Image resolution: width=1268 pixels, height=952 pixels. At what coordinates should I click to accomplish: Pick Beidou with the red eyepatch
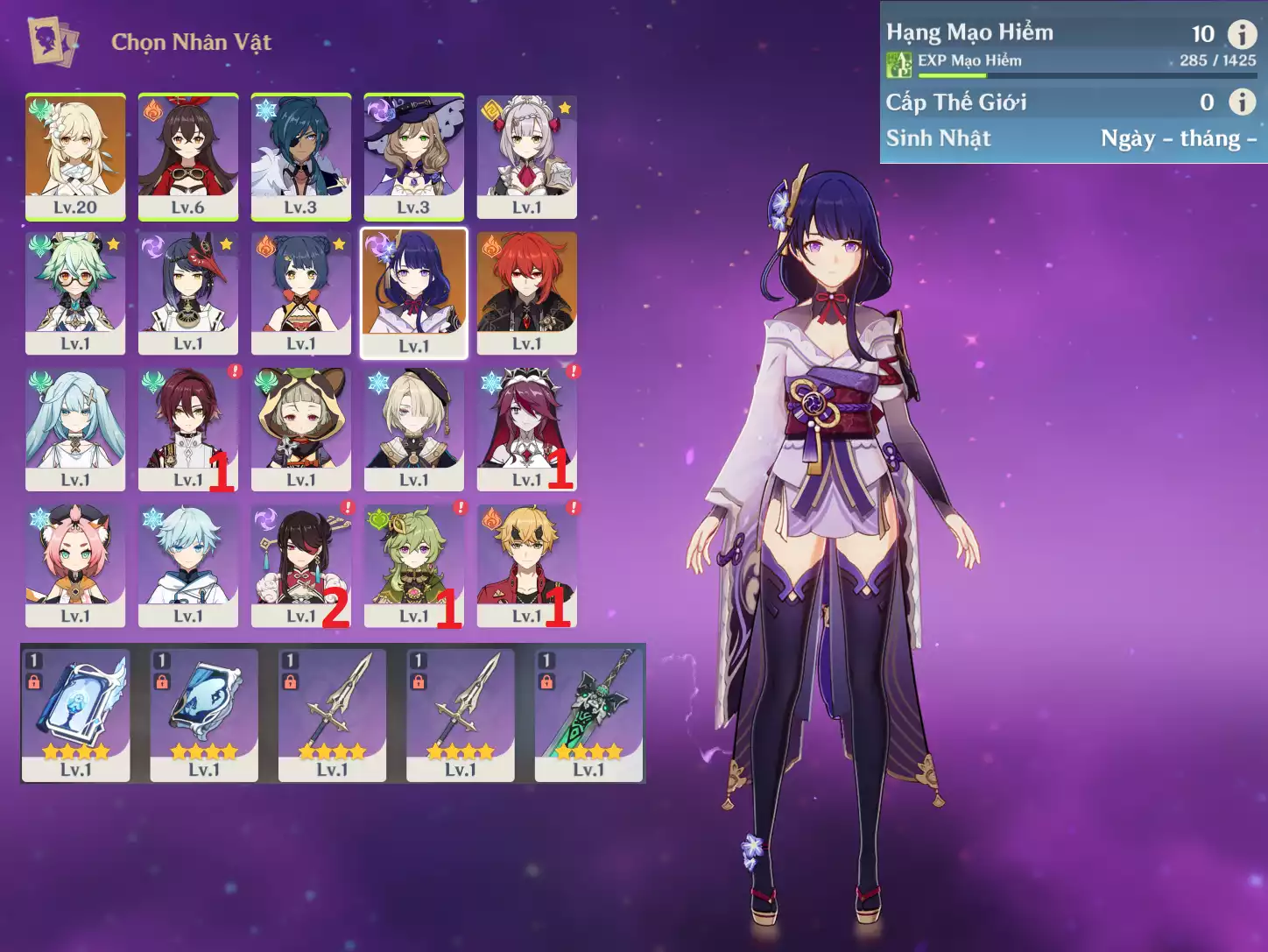point(301,566)
